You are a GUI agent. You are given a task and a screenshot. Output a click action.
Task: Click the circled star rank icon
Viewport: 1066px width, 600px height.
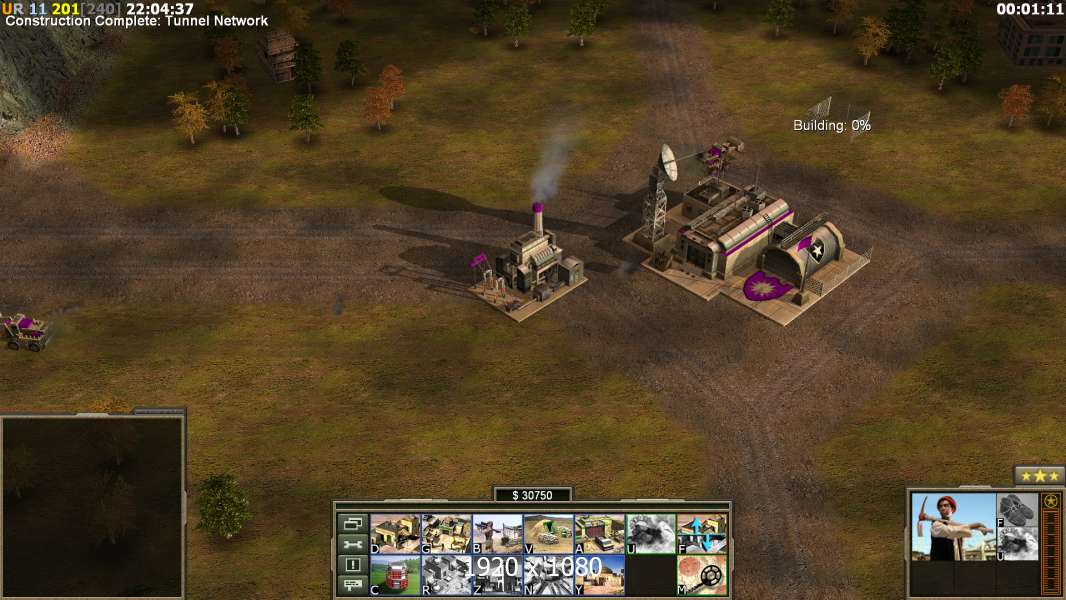point(1051,502)
